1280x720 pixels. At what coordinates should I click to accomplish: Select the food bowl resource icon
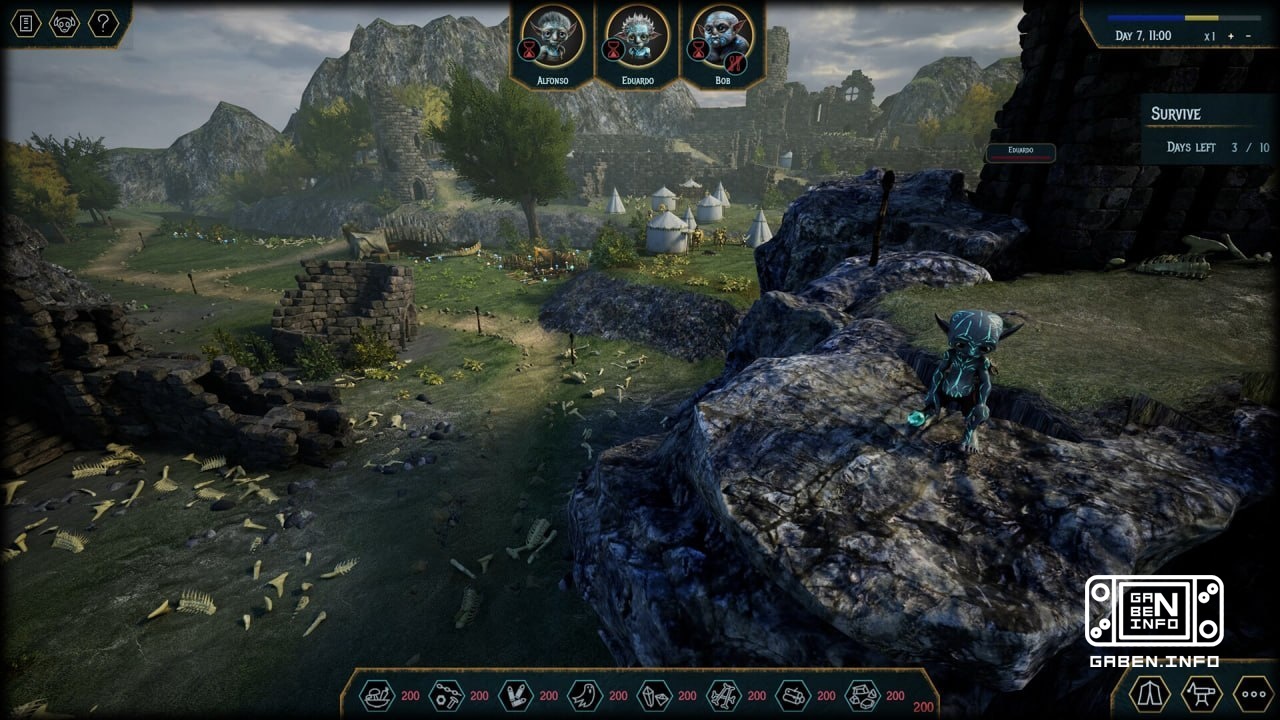pos(377,695)
